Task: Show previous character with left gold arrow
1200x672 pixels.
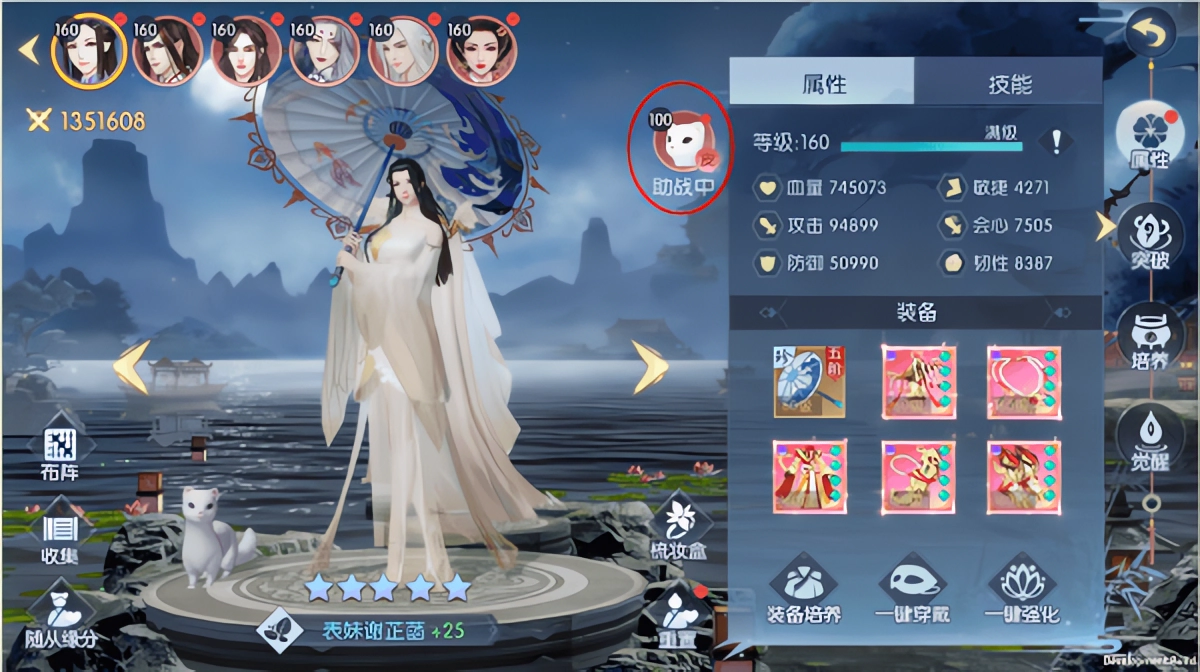Action: coord(130,368)
